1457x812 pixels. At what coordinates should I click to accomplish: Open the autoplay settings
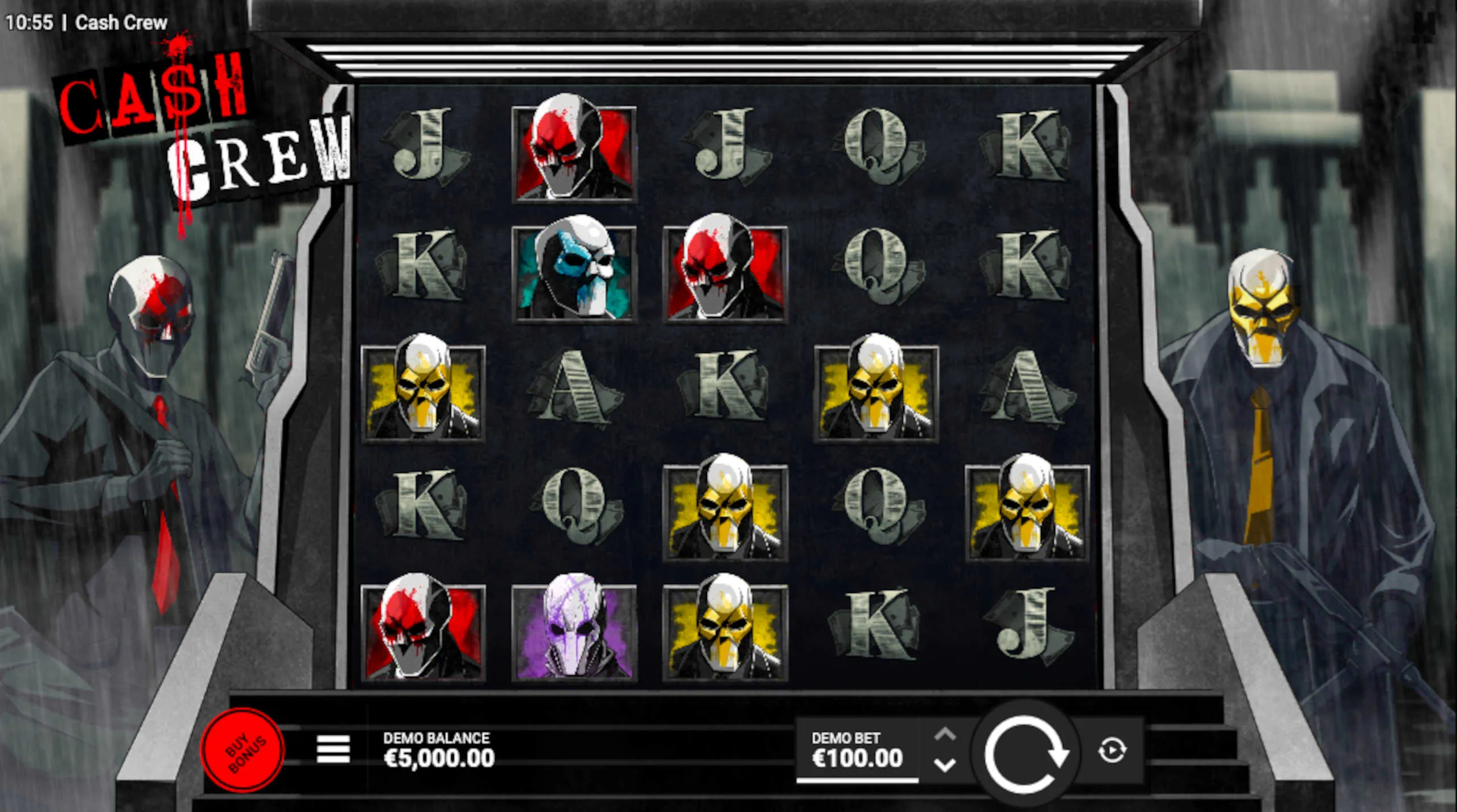click(1112, 750)
